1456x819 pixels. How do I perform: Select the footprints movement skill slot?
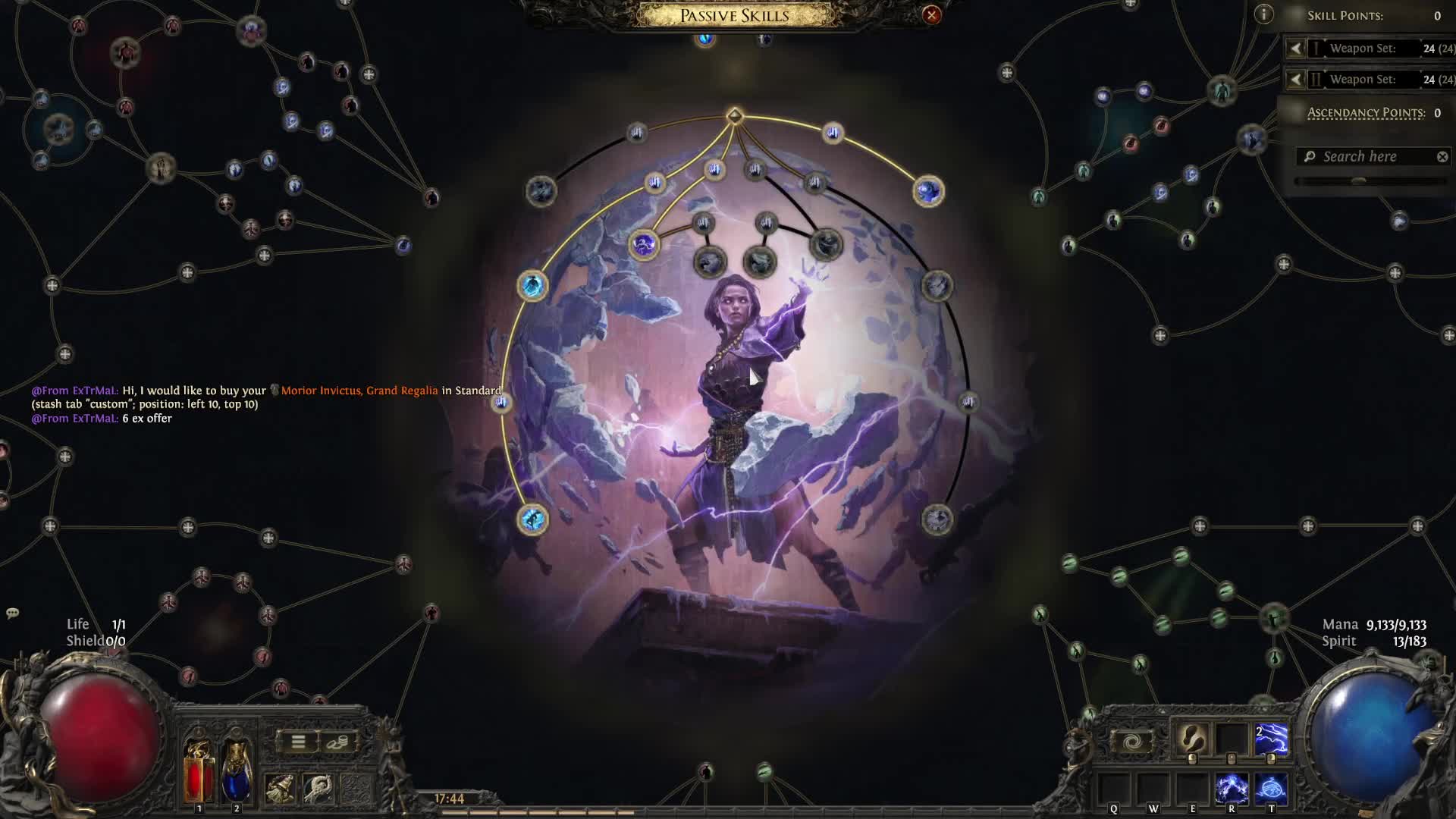pyautogui.click(x=1192, y=737)
